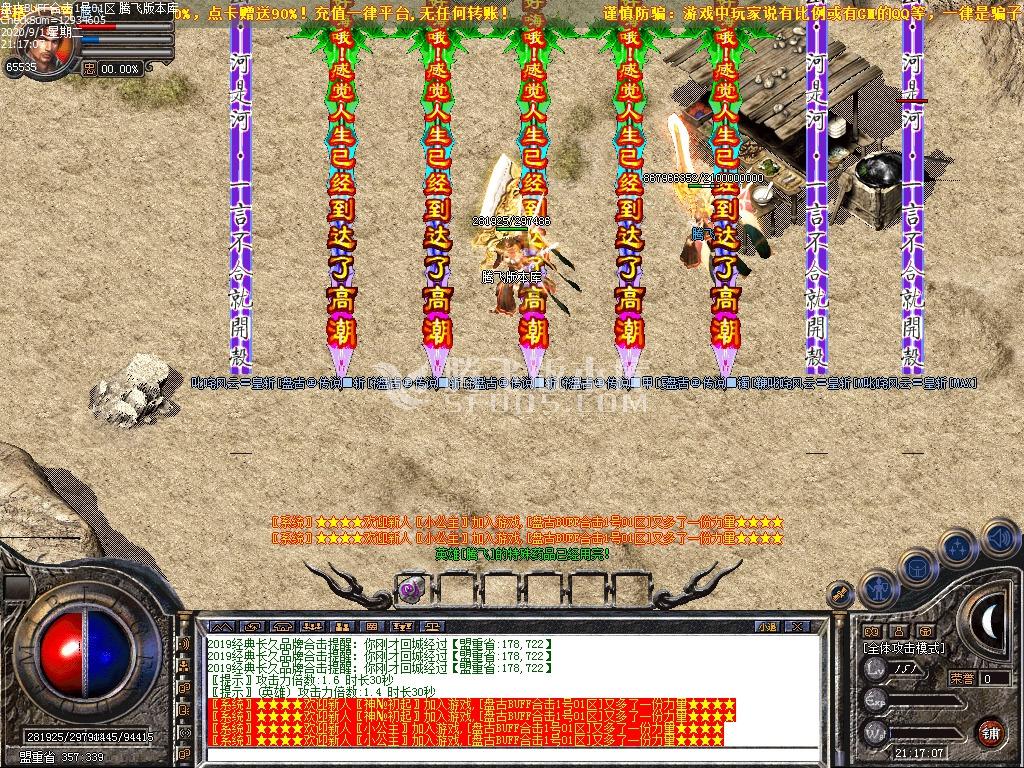Open the red 铺 shop button

(990, 731)
